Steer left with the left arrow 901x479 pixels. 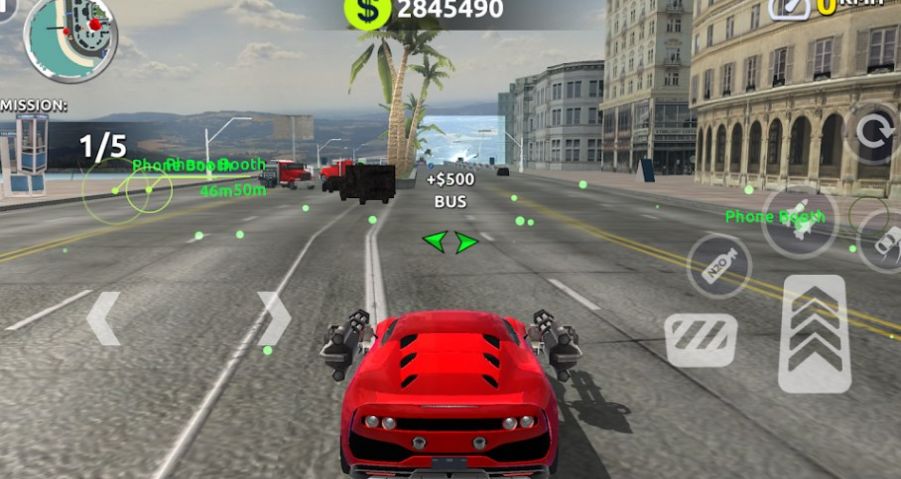103,319
